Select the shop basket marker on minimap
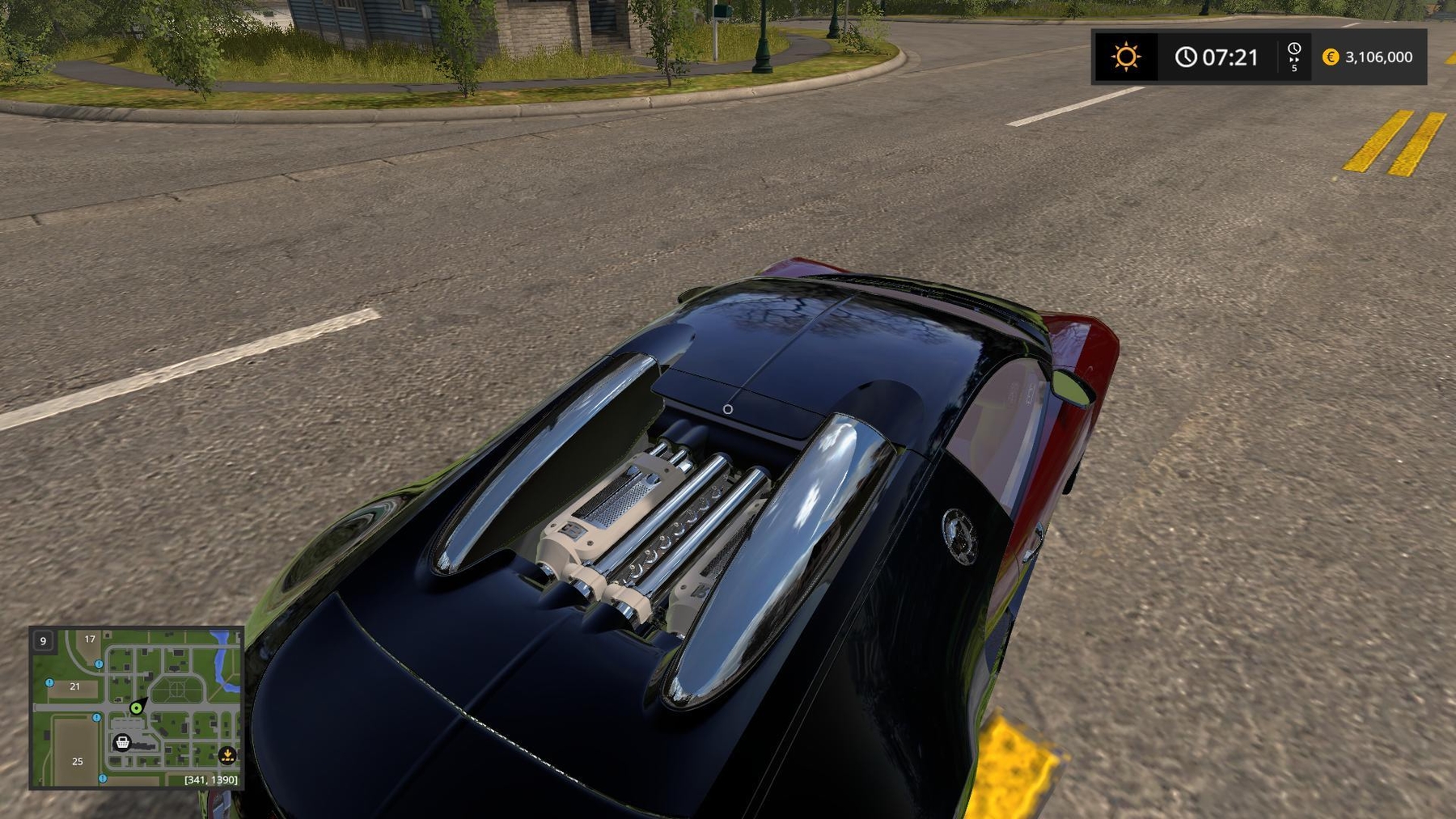 [x=122, y=742]
